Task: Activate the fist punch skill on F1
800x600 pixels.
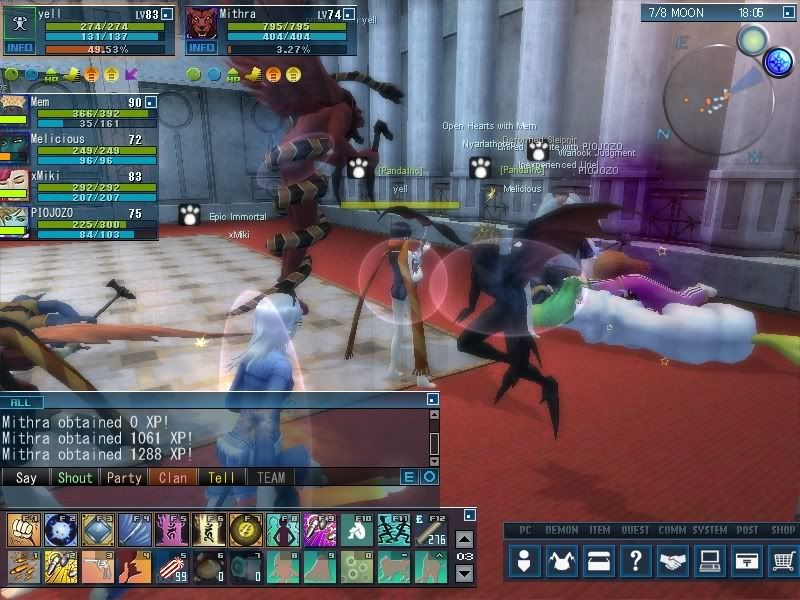Action: [x=22, y=527]
